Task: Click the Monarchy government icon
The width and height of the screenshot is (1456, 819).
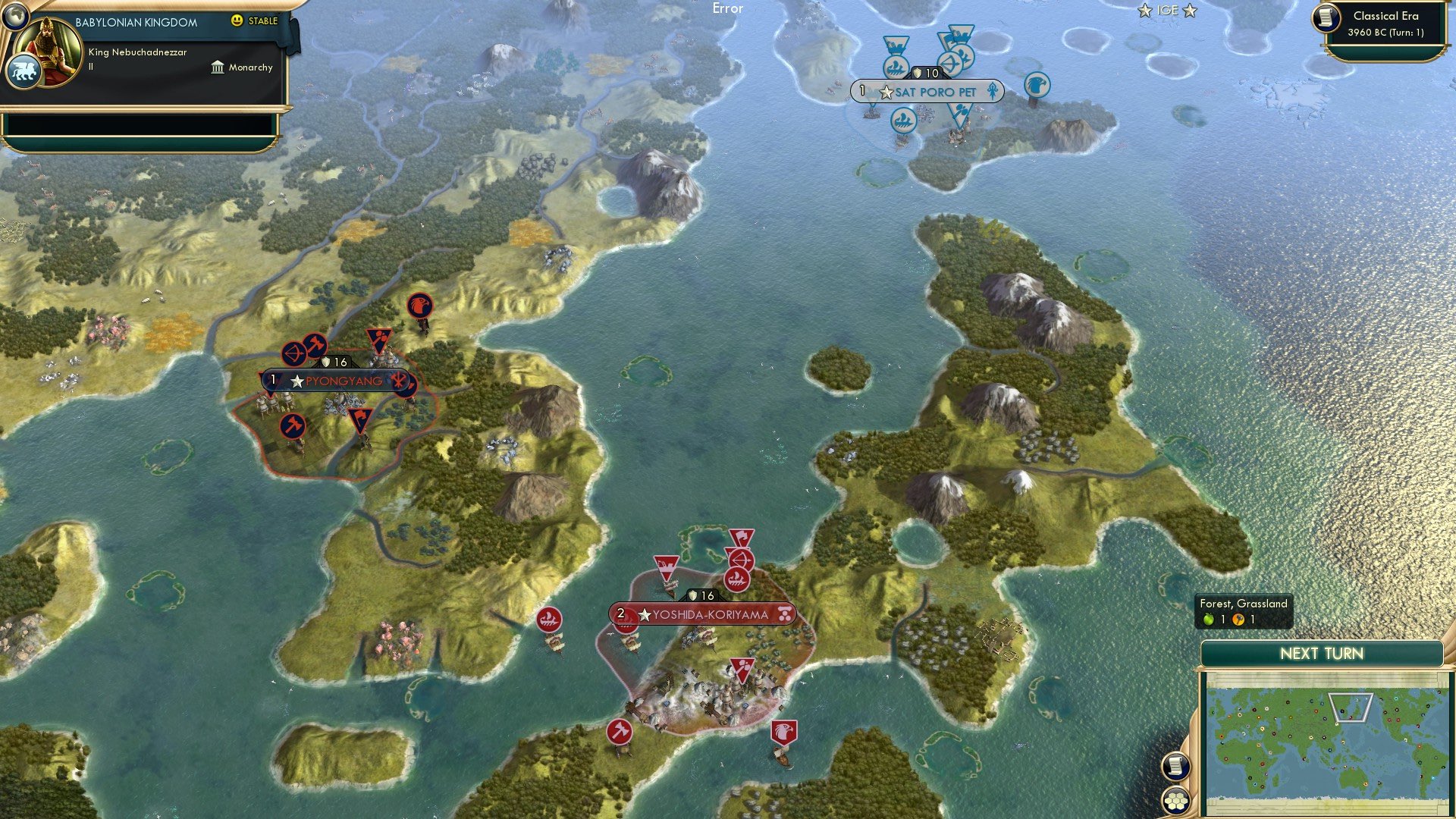Action: coord(216,67)
